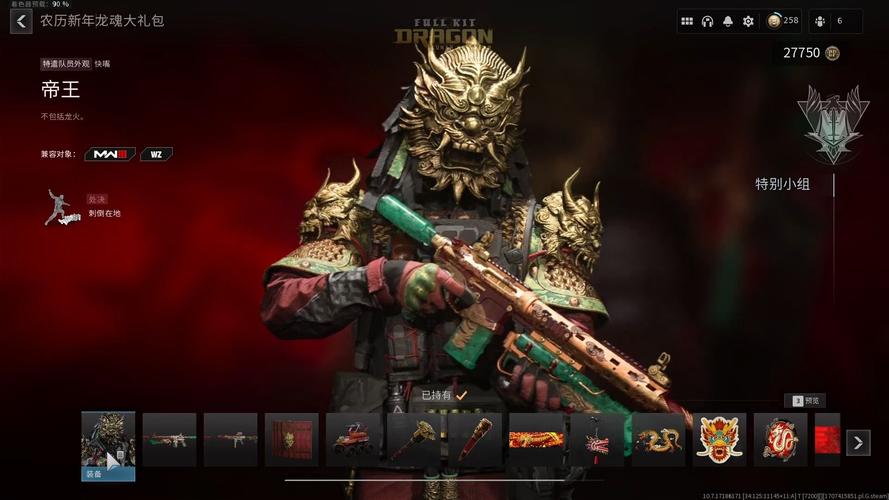Screen dimensions: 889x500
Task: Select the dragon head sticker thumbnail
Action: coord(719,440)
